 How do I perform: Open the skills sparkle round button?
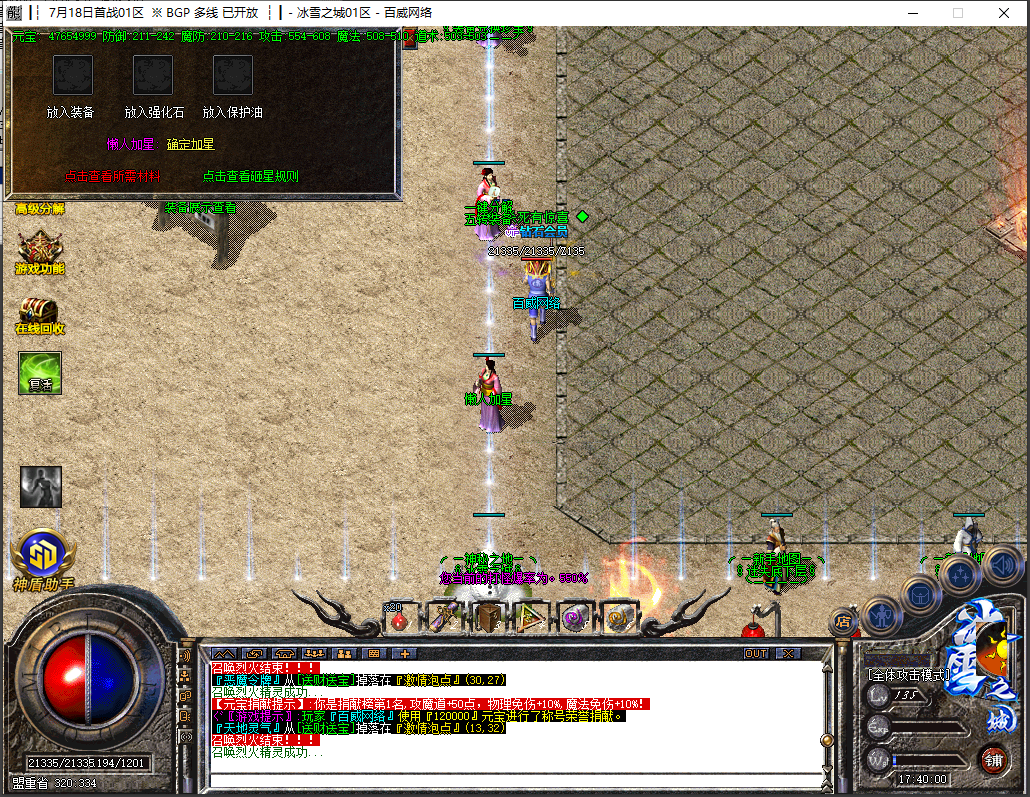(x=959, y=574)
